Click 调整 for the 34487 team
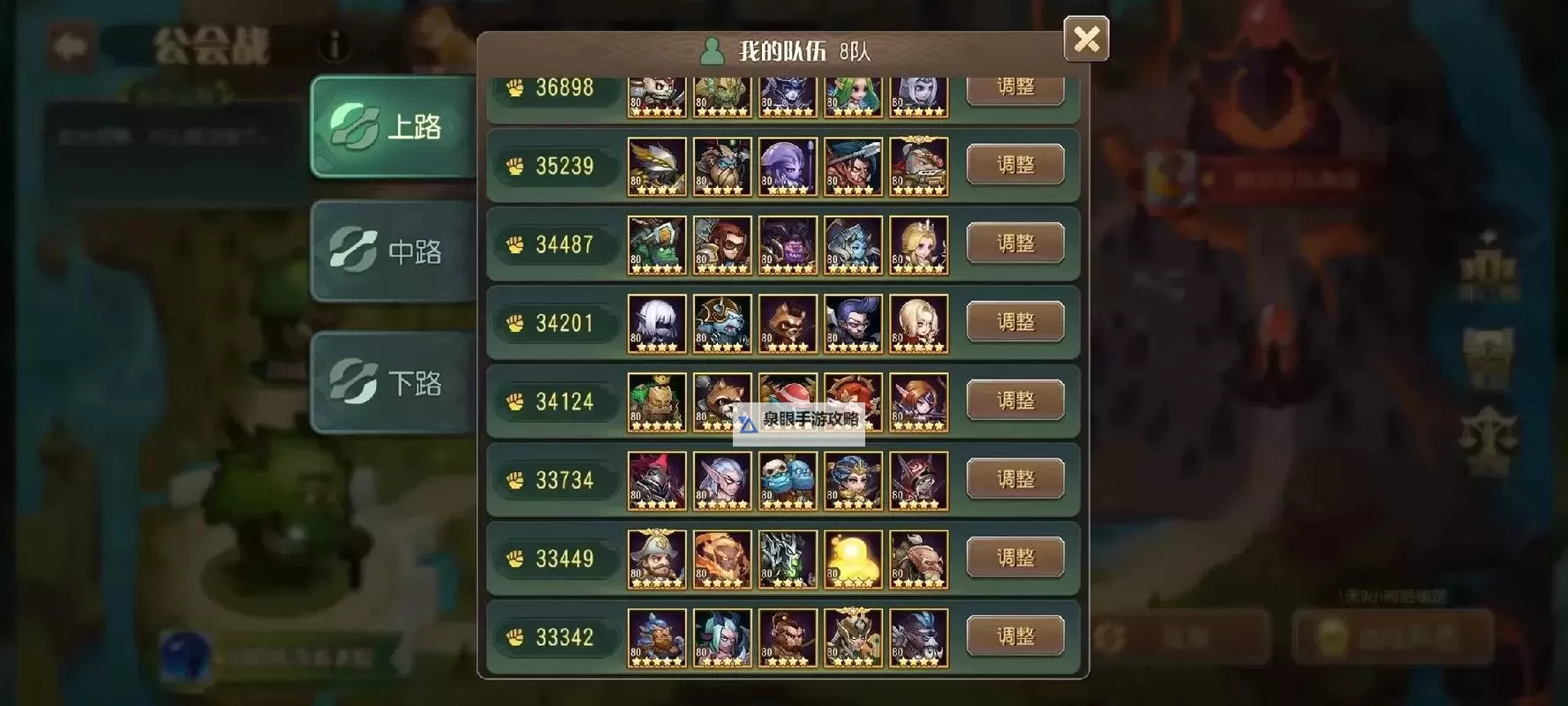1568x706 pixels. click(1014, 244)
